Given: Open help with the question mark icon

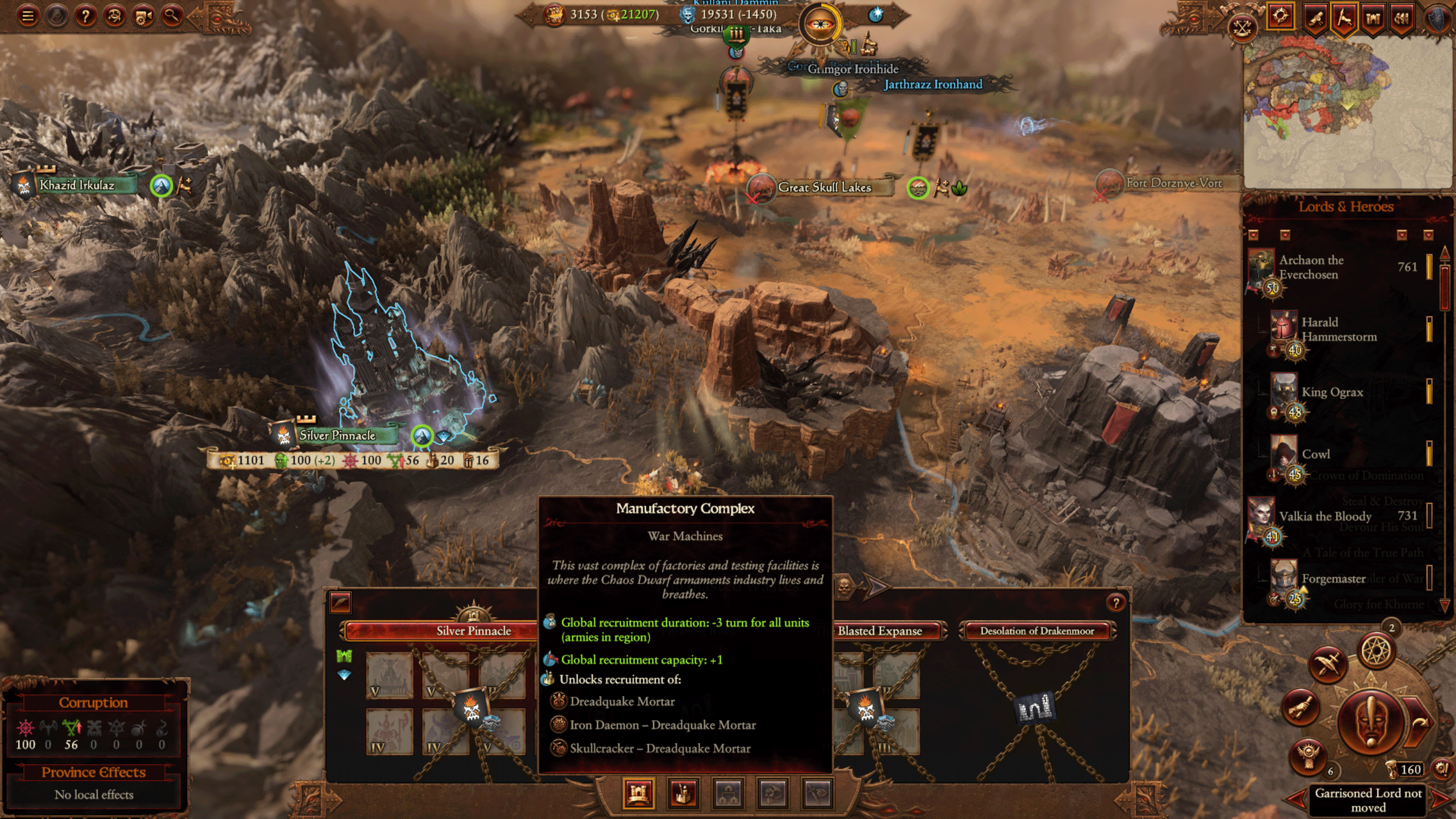Looking at the screenshot, I should (85, 16).
